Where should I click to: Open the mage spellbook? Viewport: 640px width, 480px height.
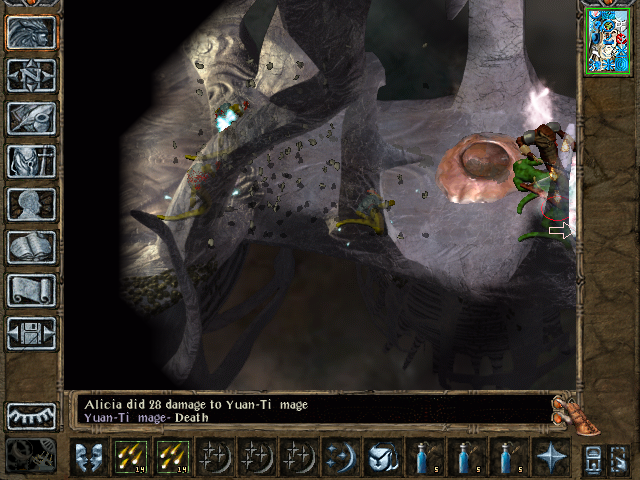click(31, 247)
